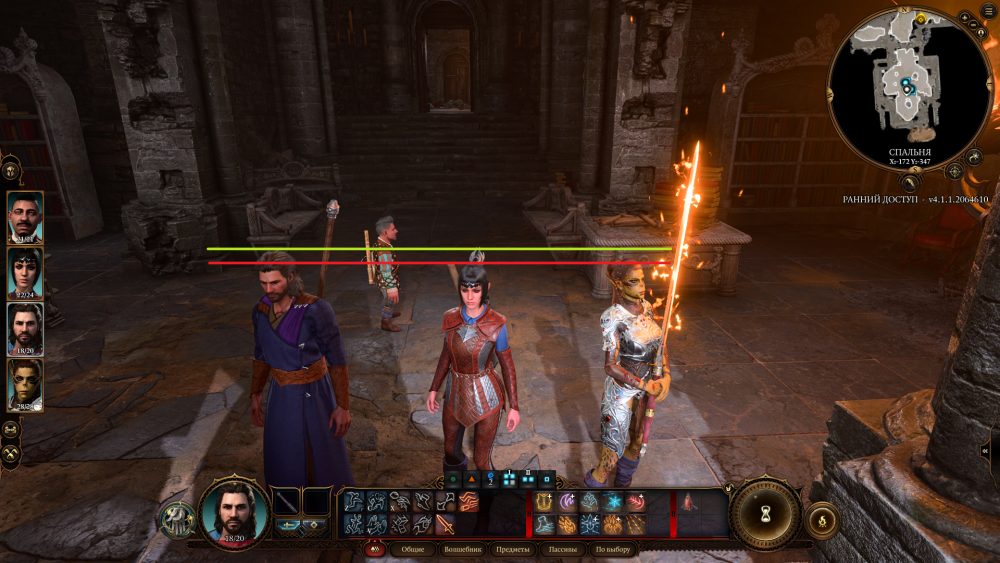Image resolution: width=1000 pixels, height=563 pixels.
Task: Switch to the Общие hotbar tab
Action: pyautogui.click(x=412, y=549)
